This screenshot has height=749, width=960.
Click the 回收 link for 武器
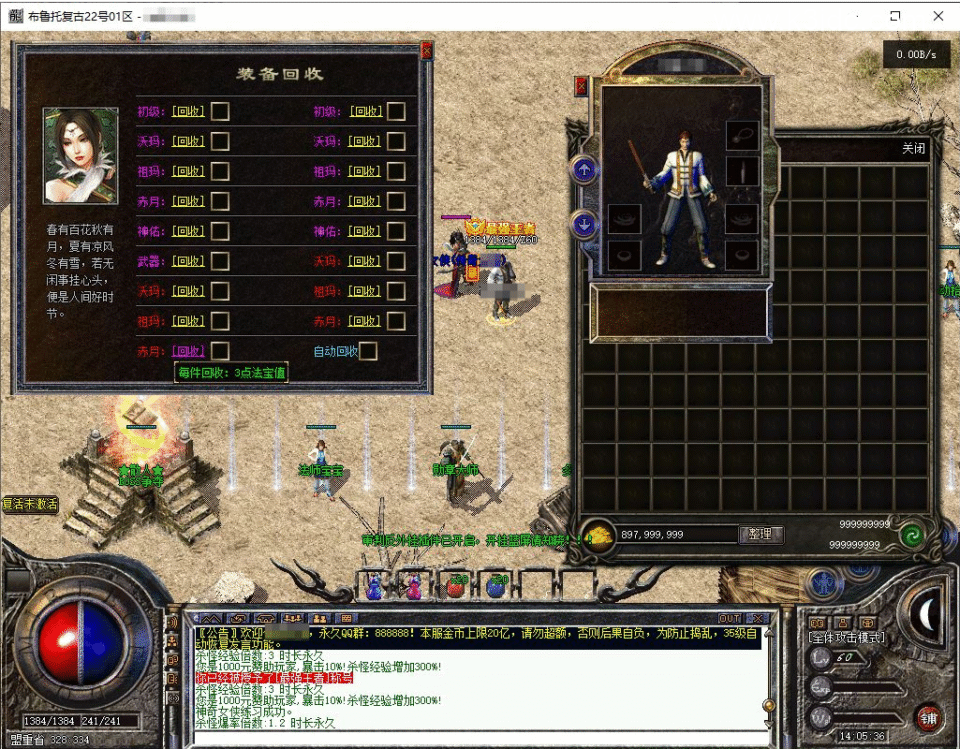click(188, 261)
